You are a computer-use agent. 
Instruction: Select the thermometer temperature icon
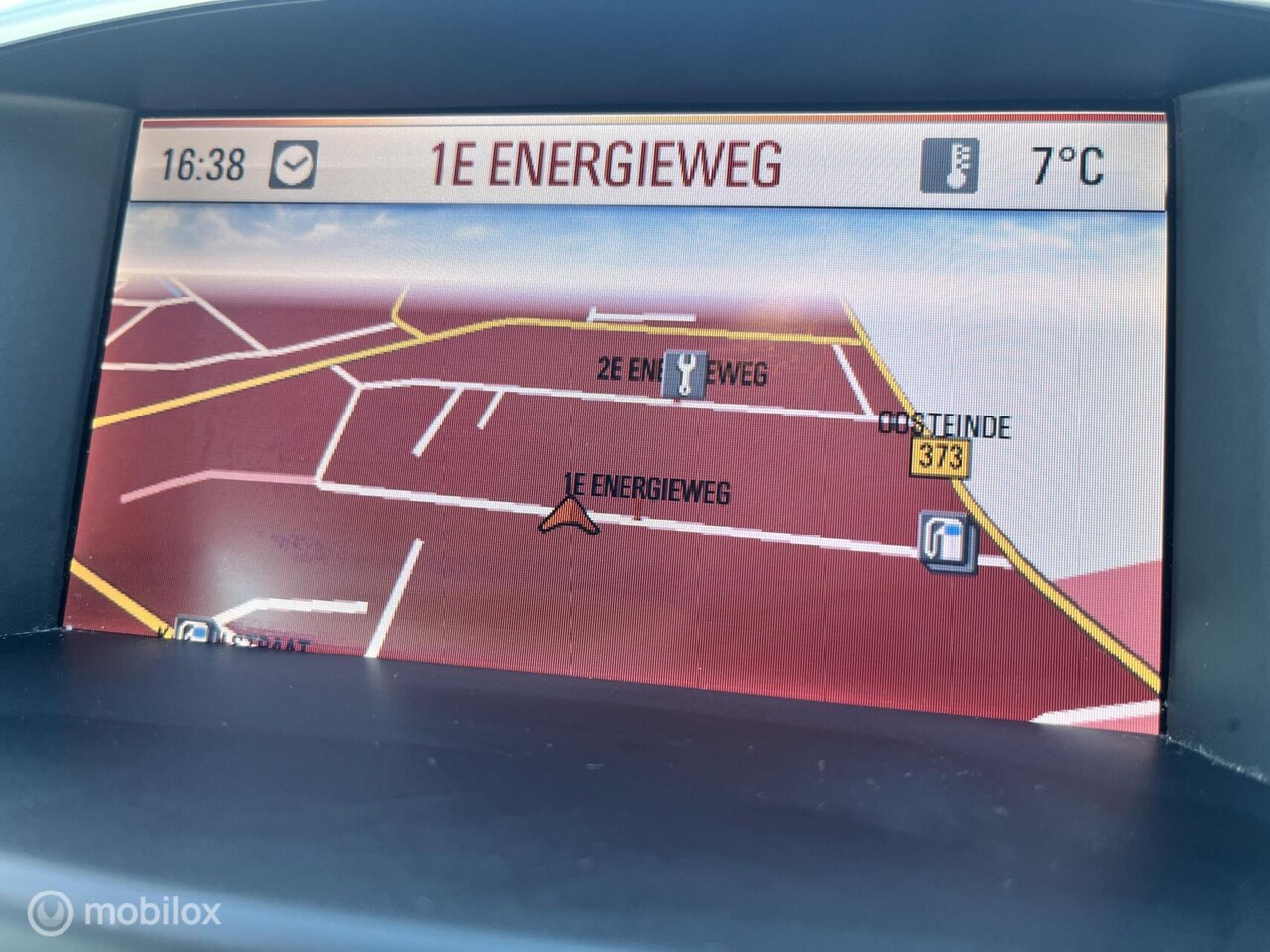(950, 165)
